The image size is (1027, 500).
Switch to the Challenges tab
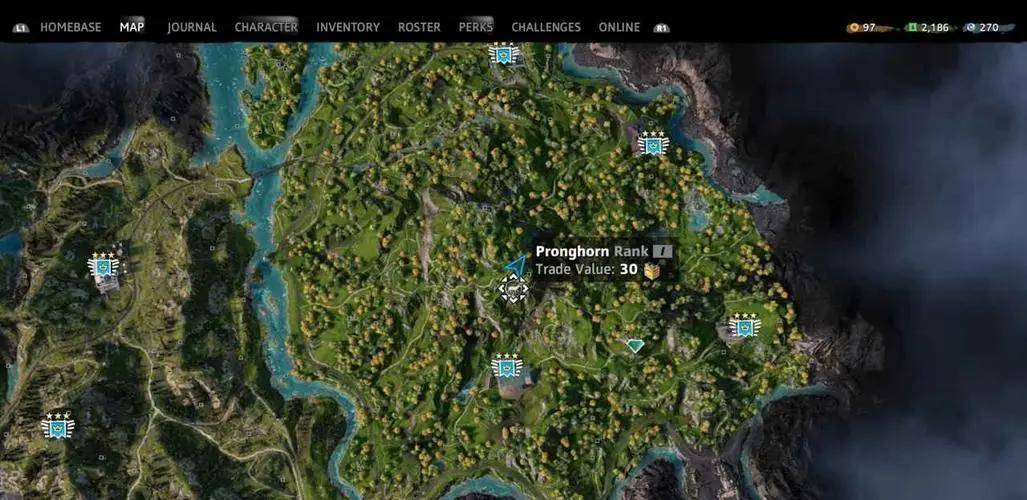[x=546, y=27]
